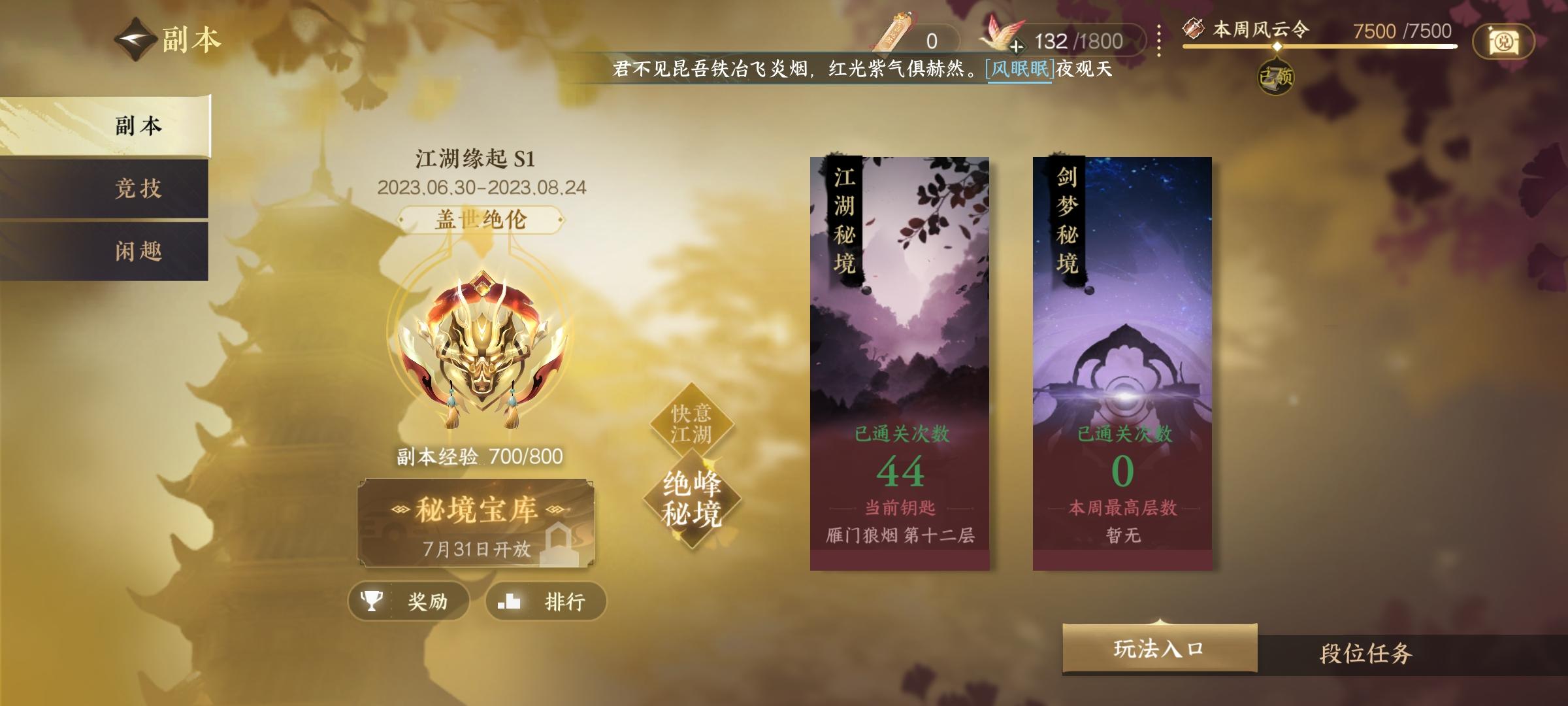
Task: Click the back arrow beside 副本 title
Action: [x=134, y=39]
